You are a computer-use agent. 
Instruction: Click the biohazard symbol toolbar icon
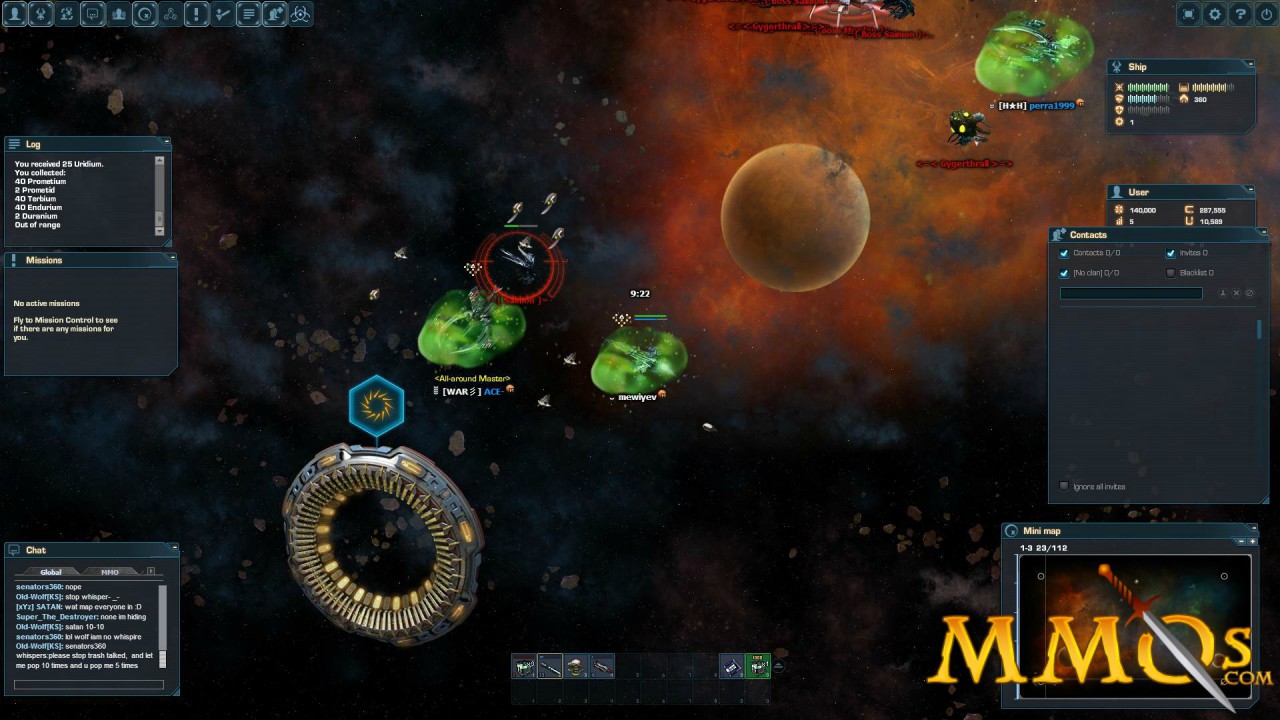pos(300,14)
